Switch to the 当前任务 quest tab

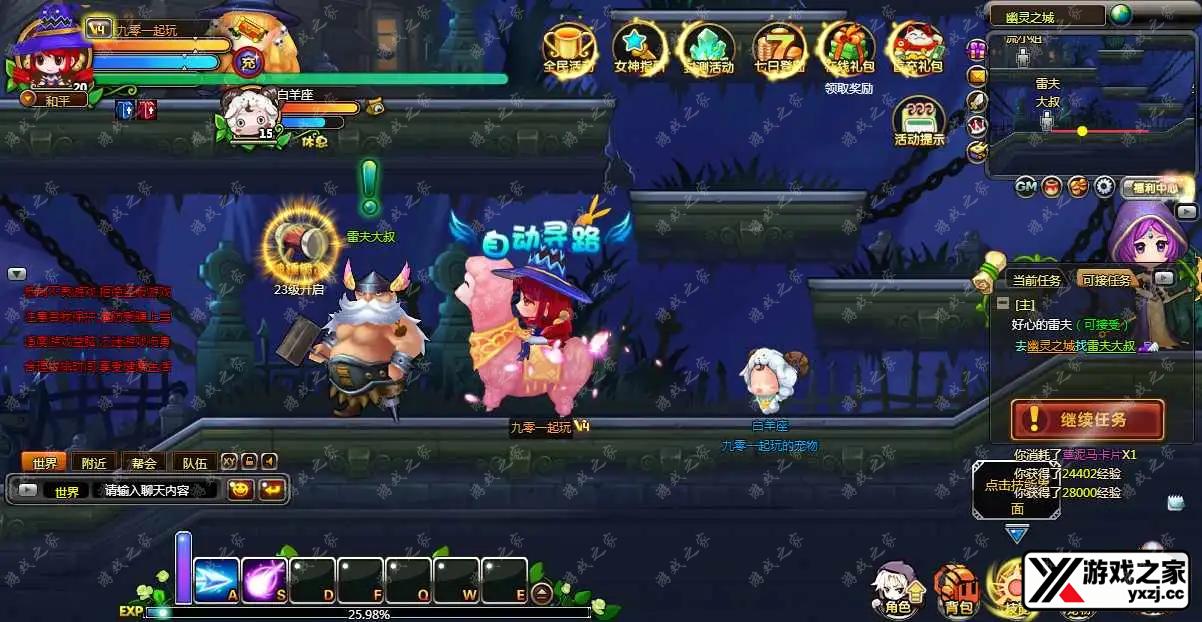pos(1036,281)
